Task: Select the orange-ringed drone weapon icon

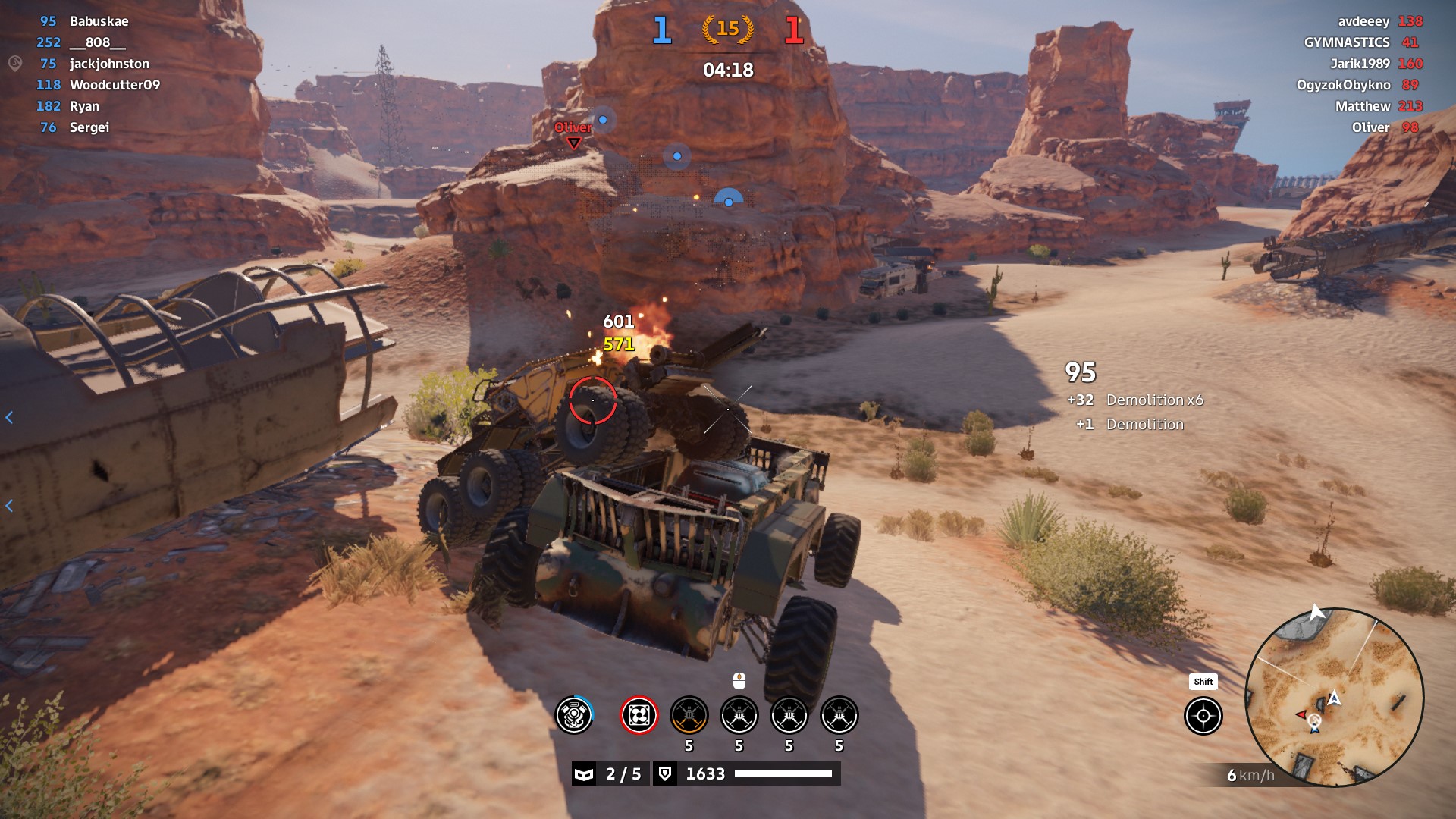Action: 689,715
